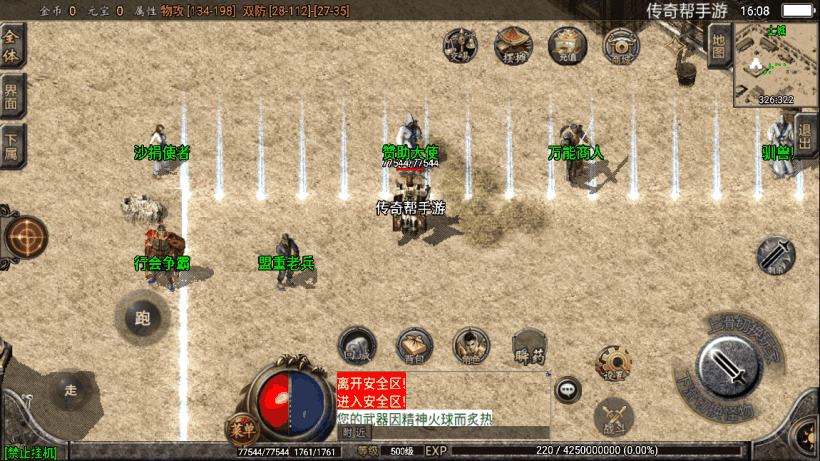Use the 回城 return-to-town icon
Screen dimensions: 820x461
[357, 345]
